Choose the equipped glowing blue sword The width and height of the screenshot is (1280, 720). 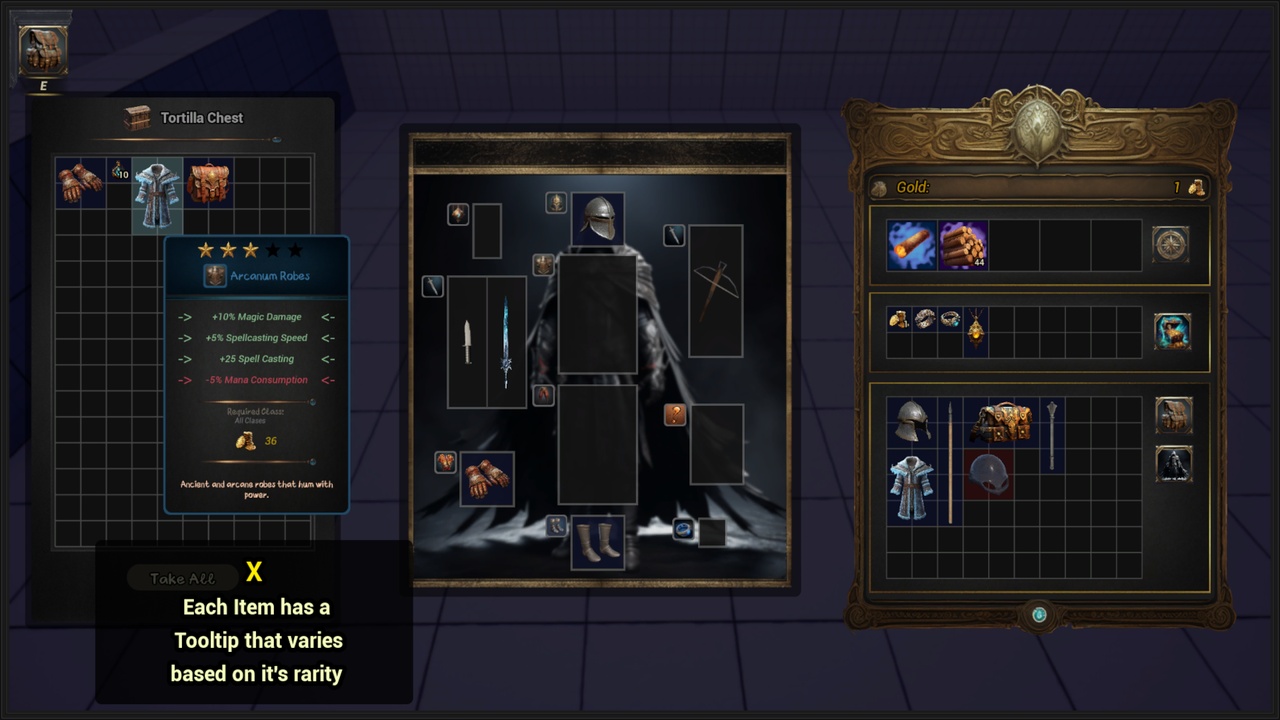(x=507, y=342)
